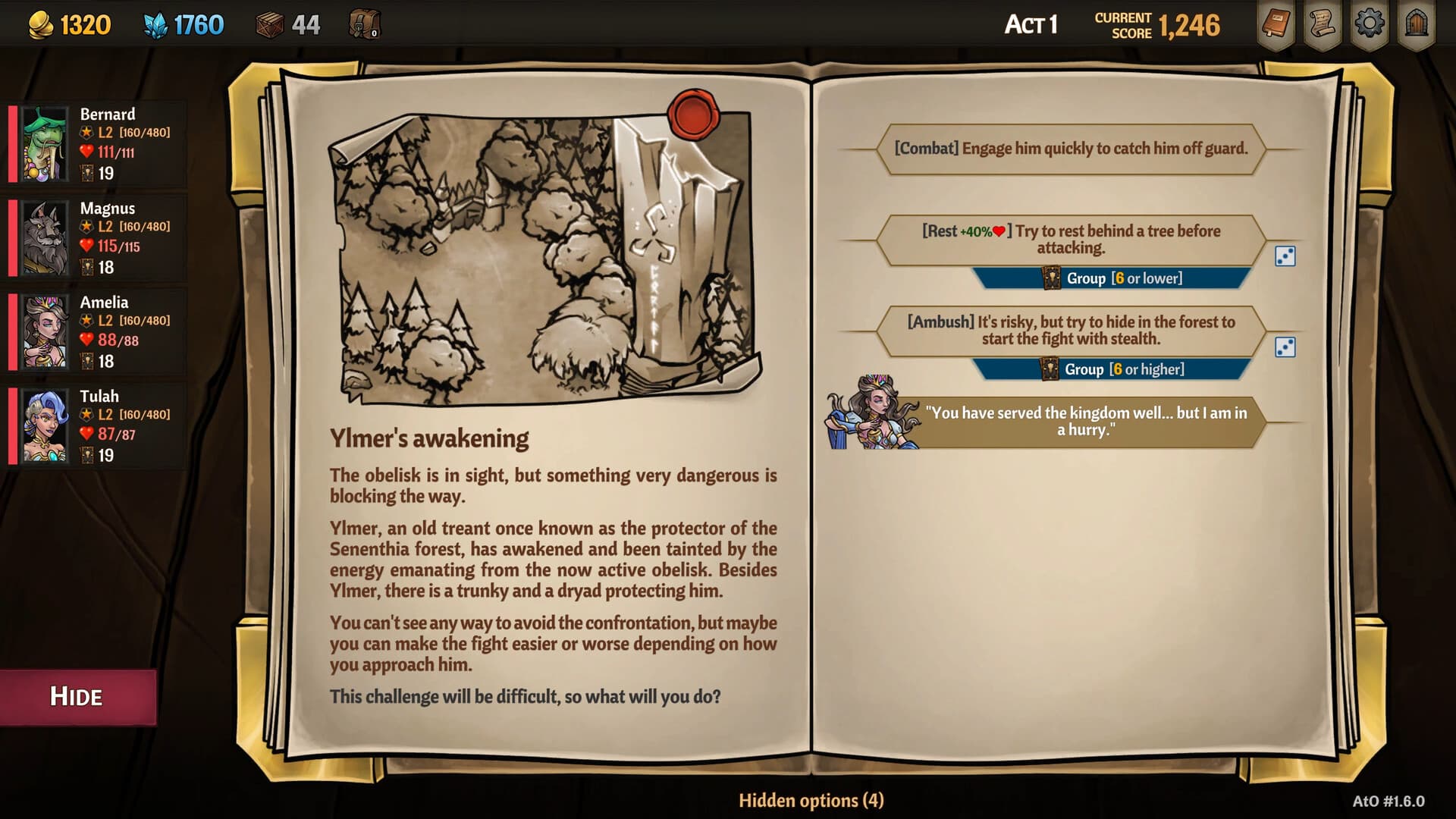Choose Amelia's "I am in a hurry" reply

pos(1085,422)
